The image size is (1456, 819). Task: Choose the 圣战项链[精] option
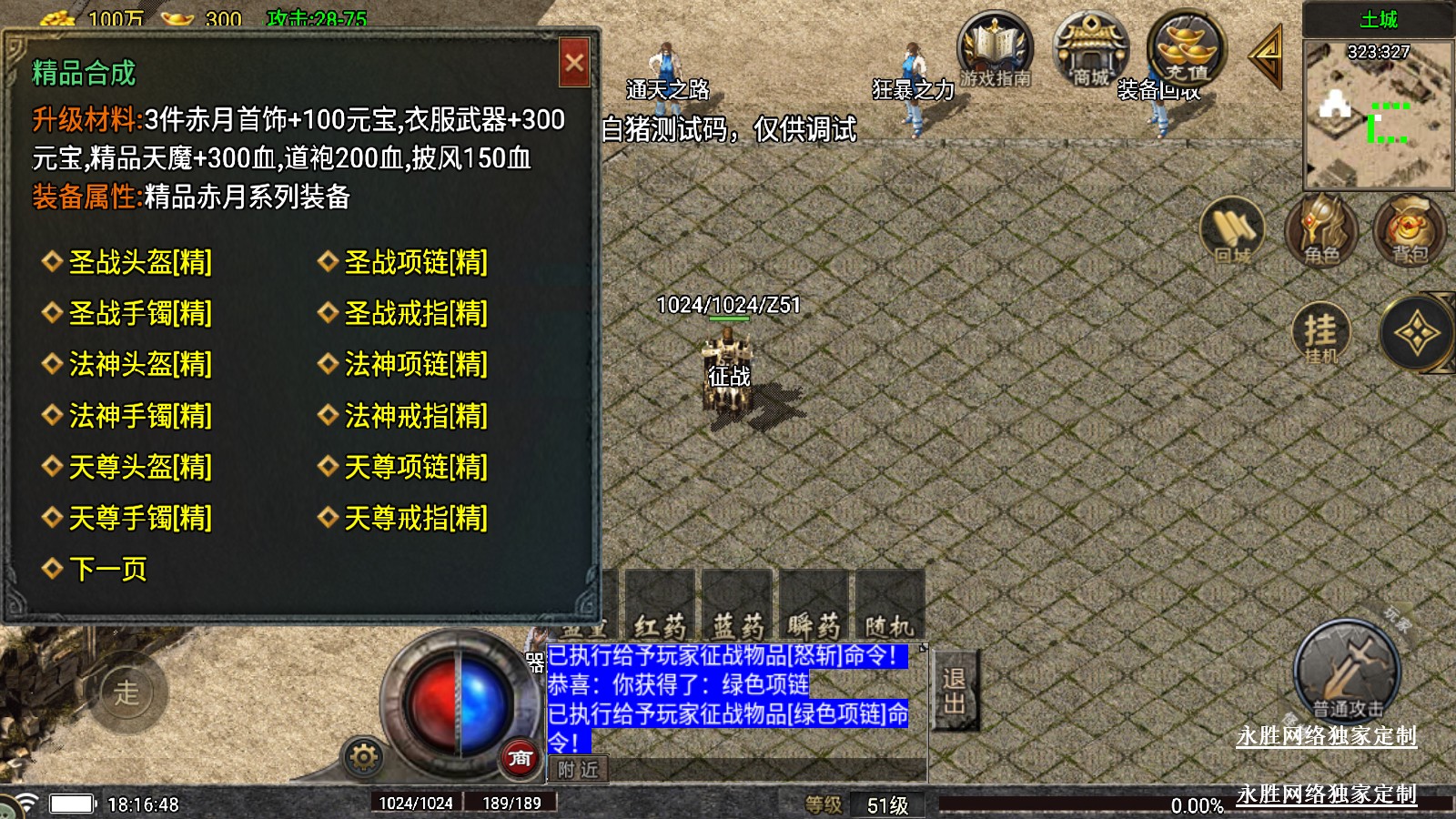(415, 262)
